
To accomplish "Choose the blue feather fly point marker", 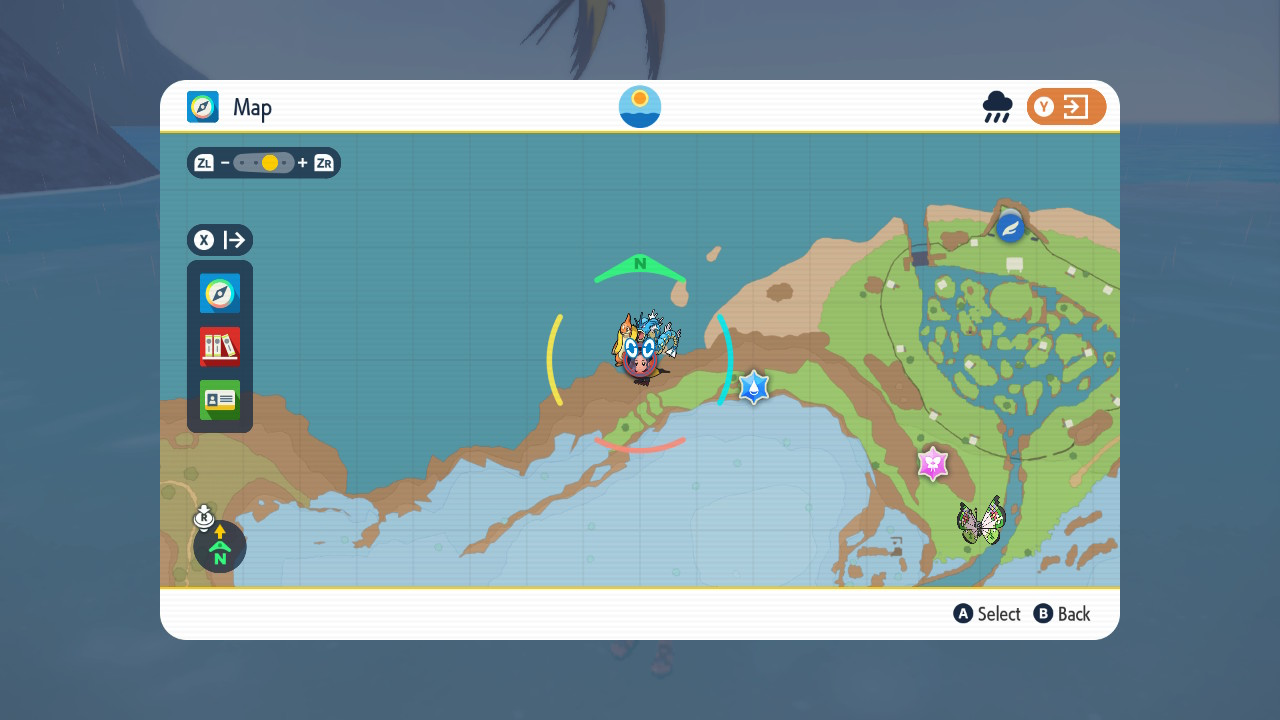I will coord(1011,227).
